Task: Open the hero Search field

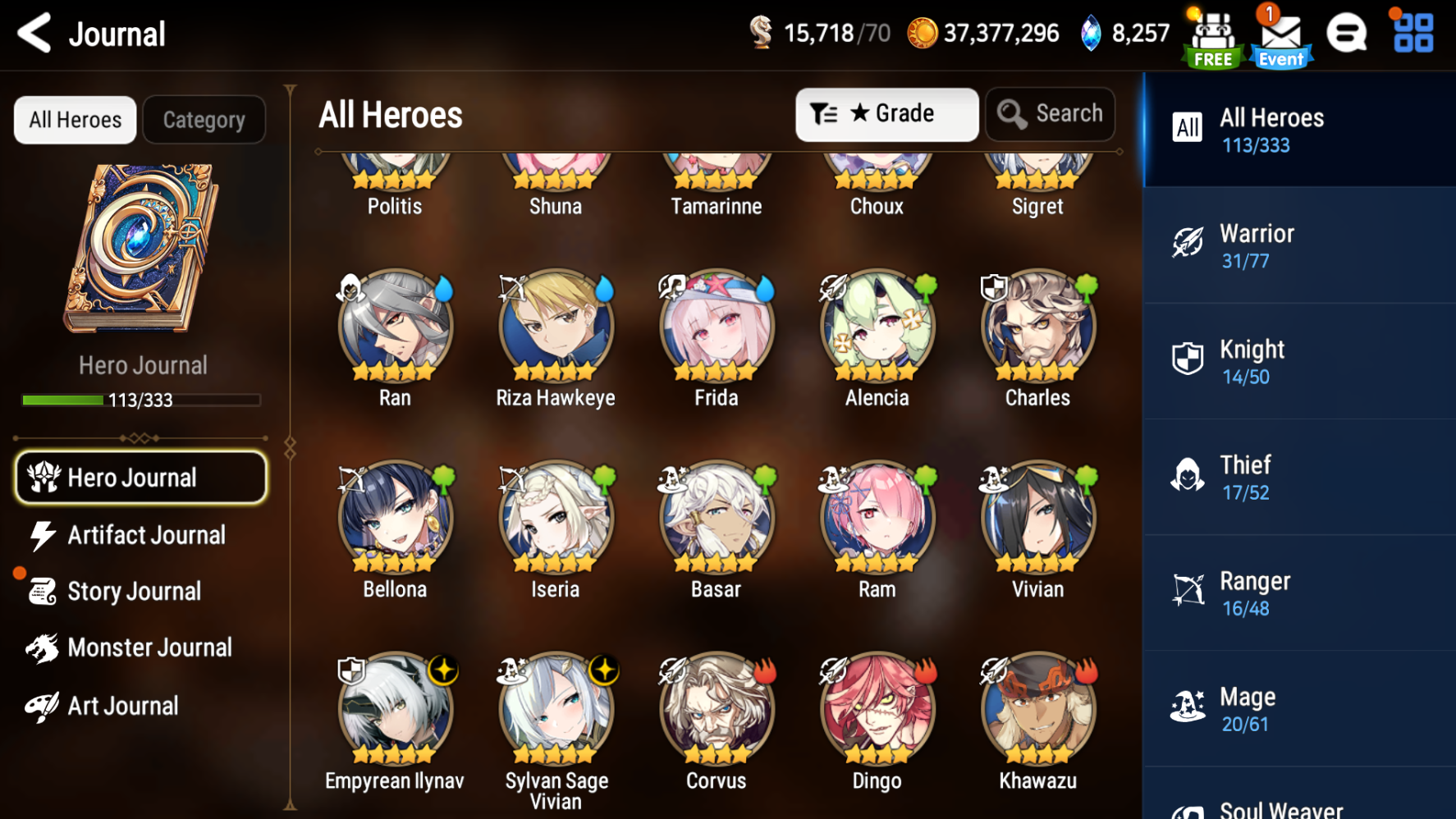Action: (1051, 114)
